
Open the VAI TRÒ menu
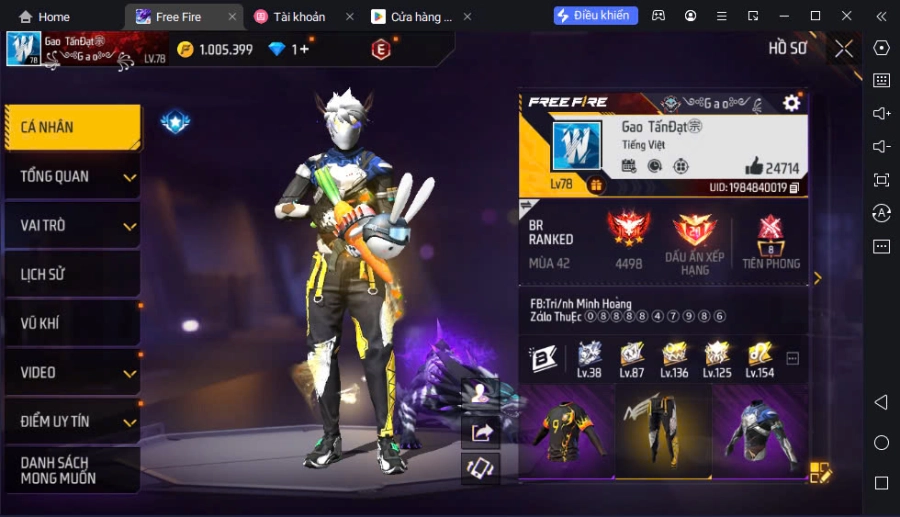70,226
